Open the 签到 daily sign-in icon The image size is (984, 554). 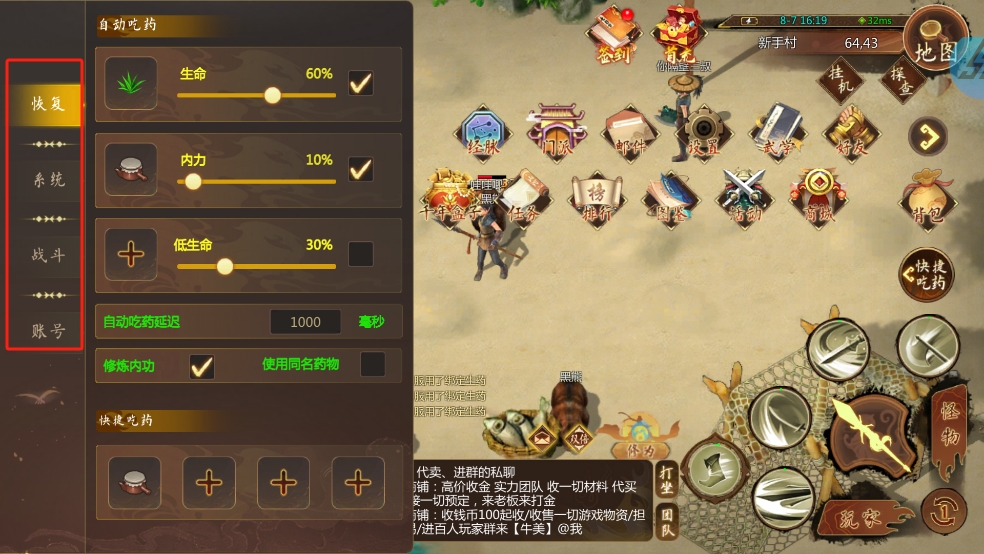[613, 36]
